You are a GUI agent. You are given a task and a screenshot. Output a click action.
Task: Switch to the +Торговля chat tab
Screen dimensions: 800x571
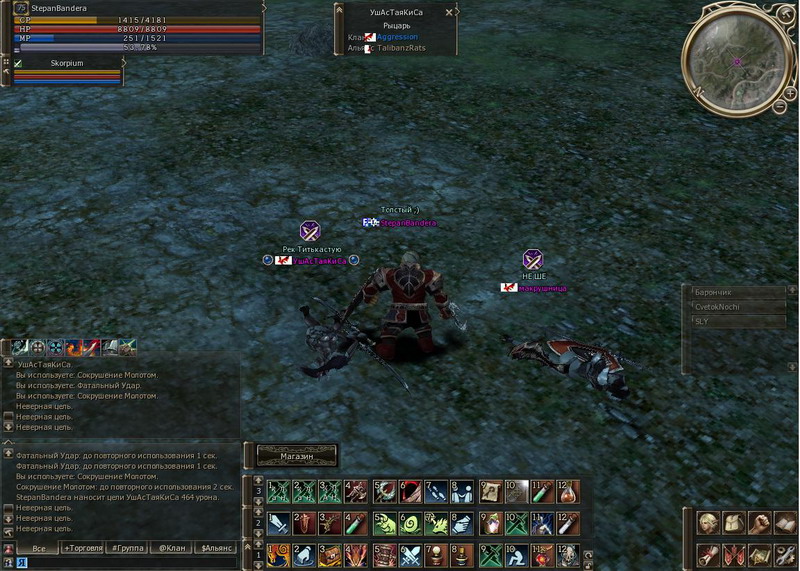pyautogui.click(x=82, y=548)
